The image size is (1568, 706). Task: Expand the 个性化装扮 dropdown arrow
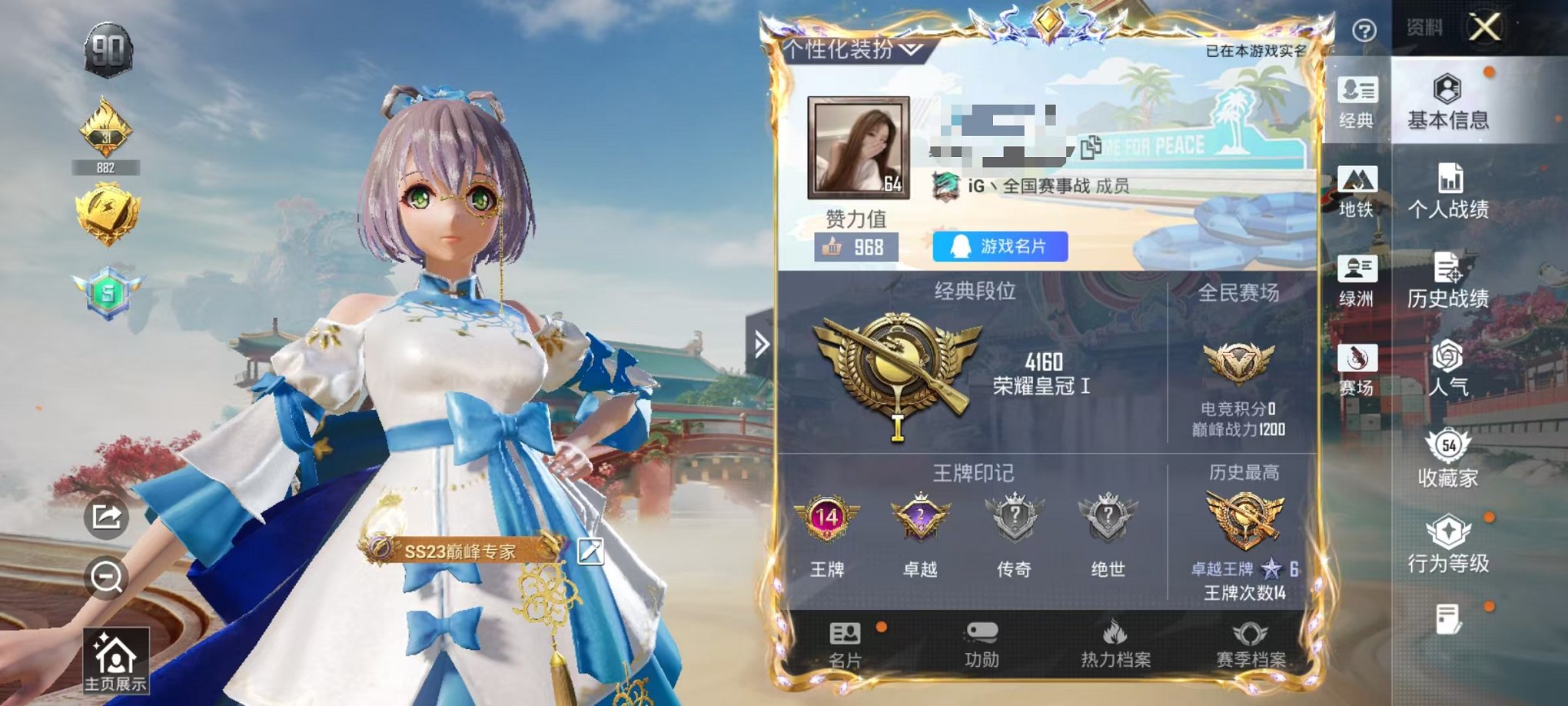[x=912, y=49]
